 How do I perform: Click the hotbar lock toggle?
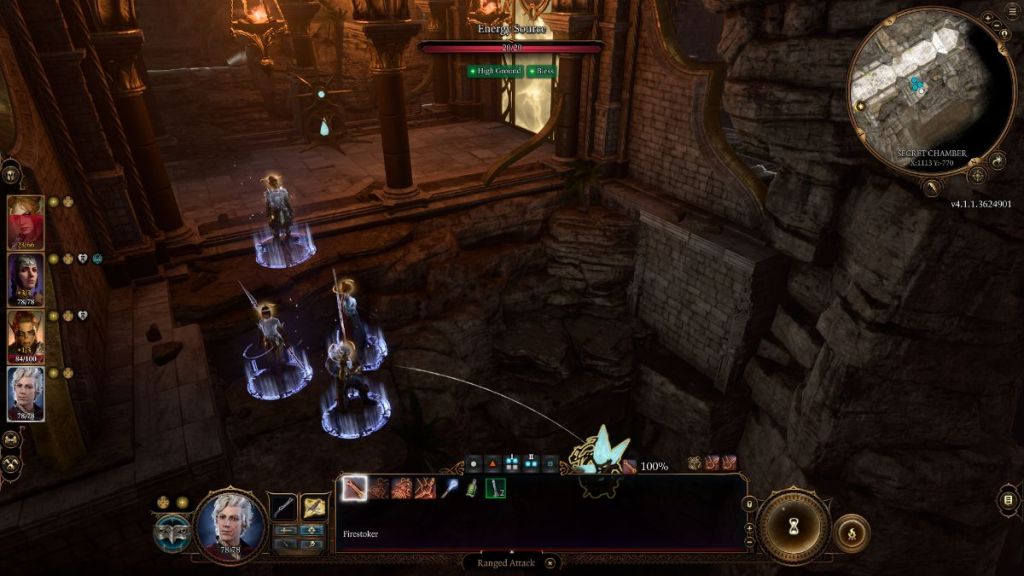749,503
